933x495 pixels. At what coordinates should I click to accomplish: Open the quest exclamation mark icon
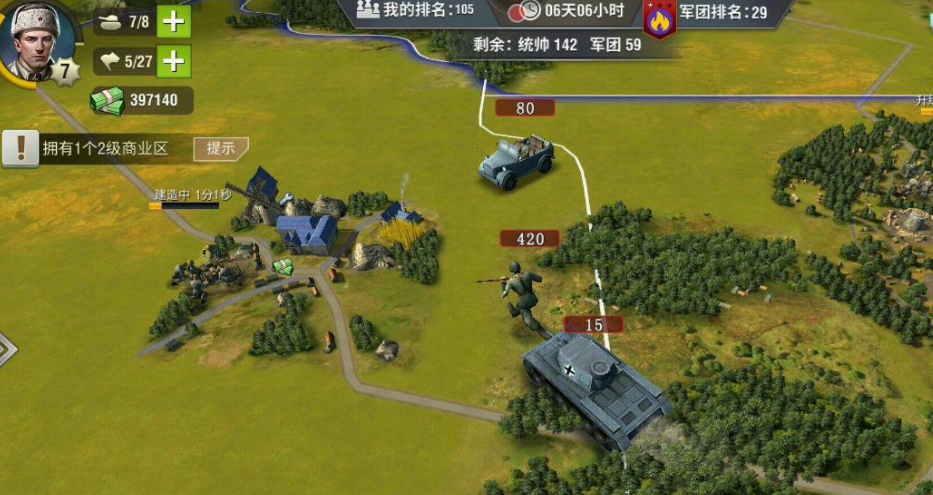(x=19, y=148)
